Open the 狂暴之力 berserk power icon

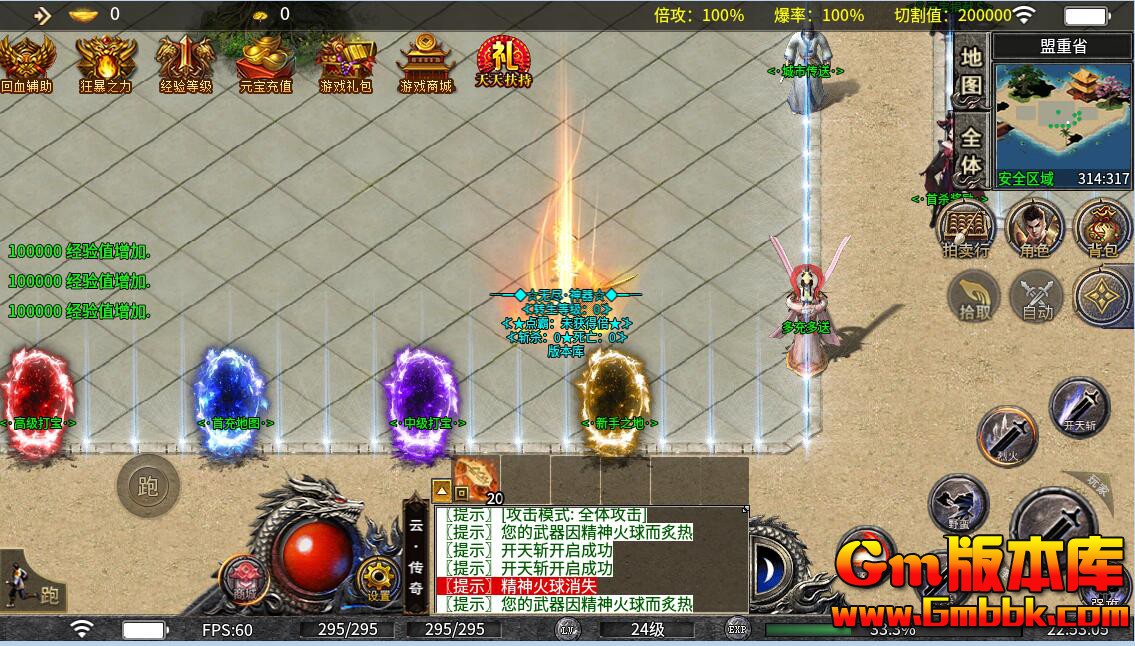[106, 63]
